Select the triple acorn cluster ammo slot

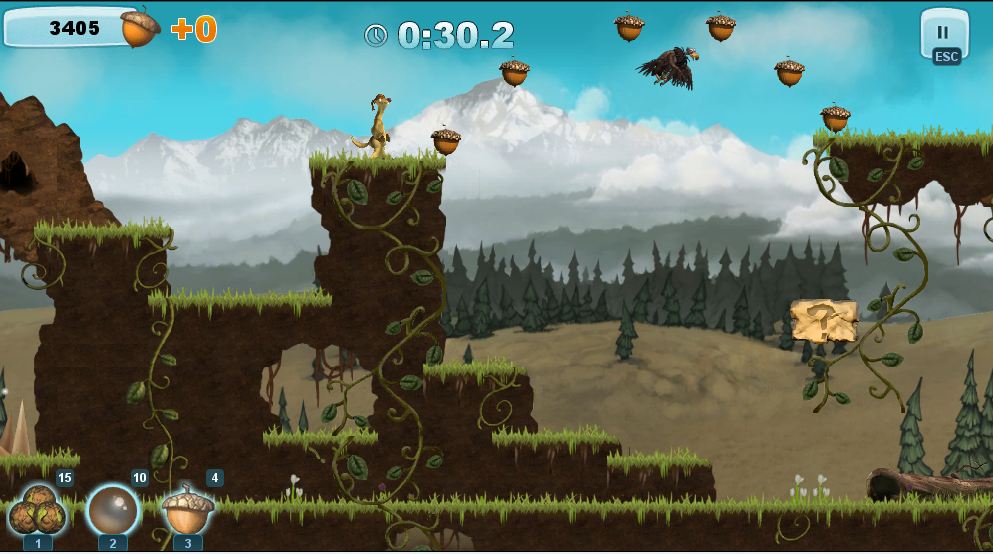38,510
